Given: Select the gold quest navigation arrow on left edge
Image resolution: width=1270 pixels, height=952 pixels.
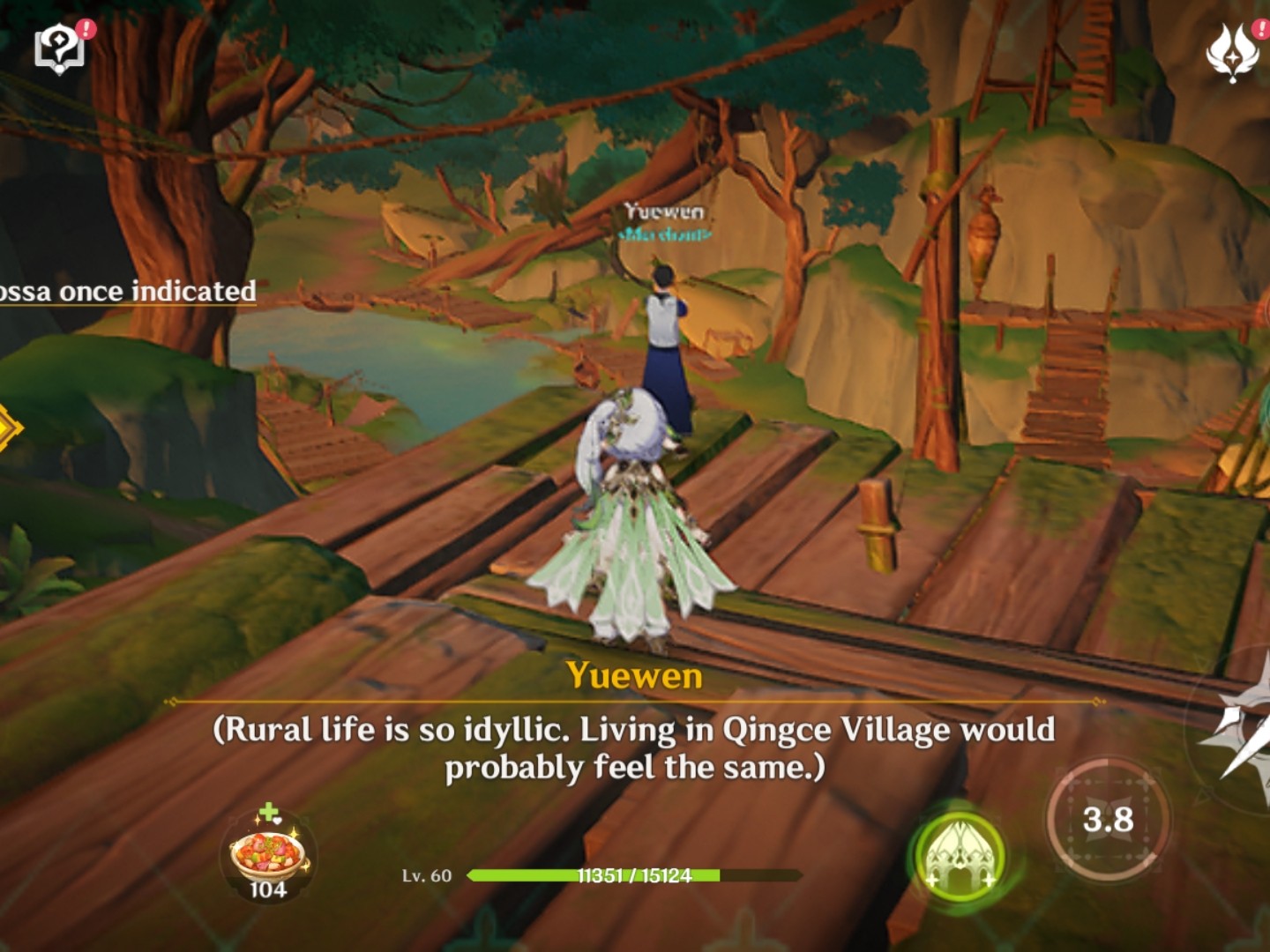Looking at the screenshot, I should (x=7, y=429).
